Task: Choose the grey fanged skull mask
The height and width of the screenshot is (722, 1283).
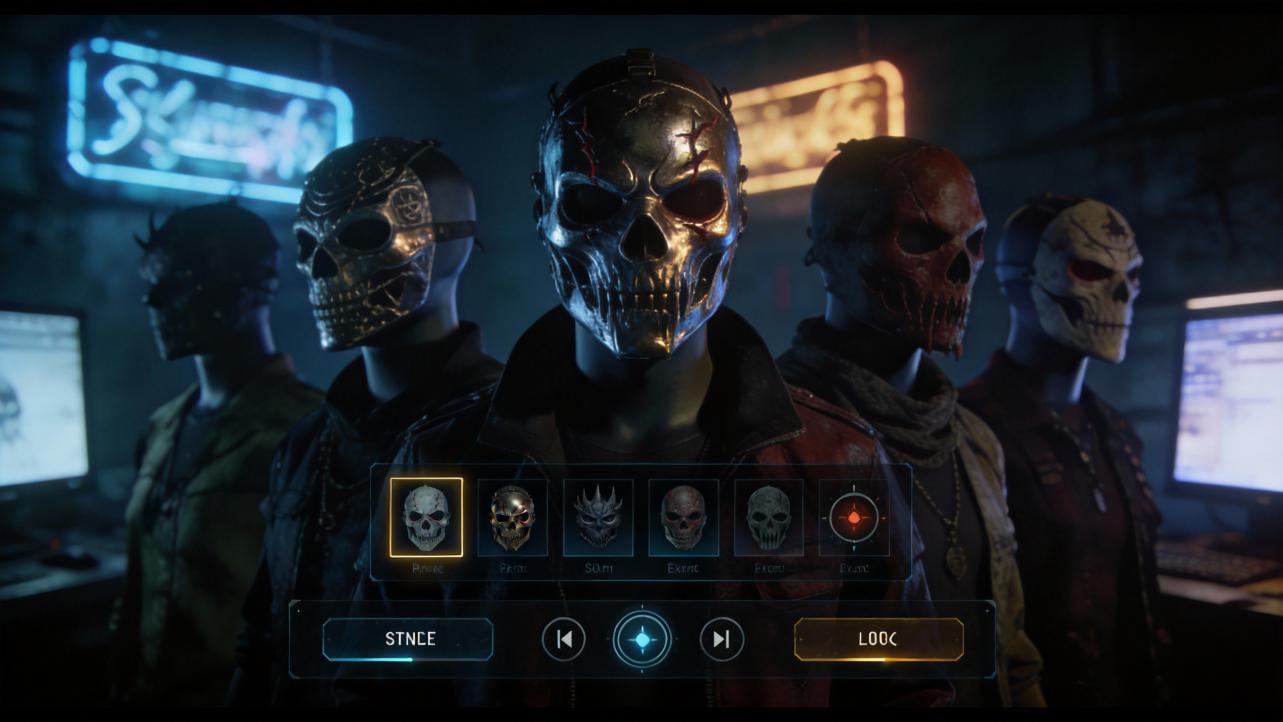Action: pyautogui.click(x=769, y=517)
